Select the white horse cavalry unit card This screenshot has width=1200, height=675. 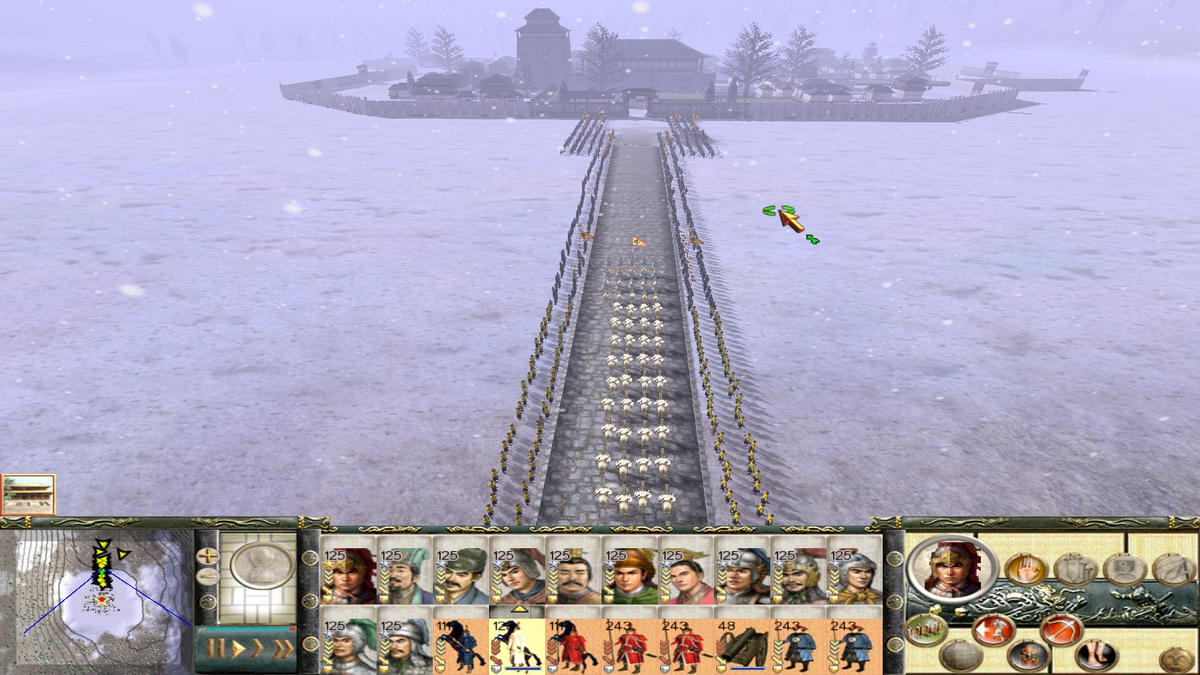tap(517, 645)
